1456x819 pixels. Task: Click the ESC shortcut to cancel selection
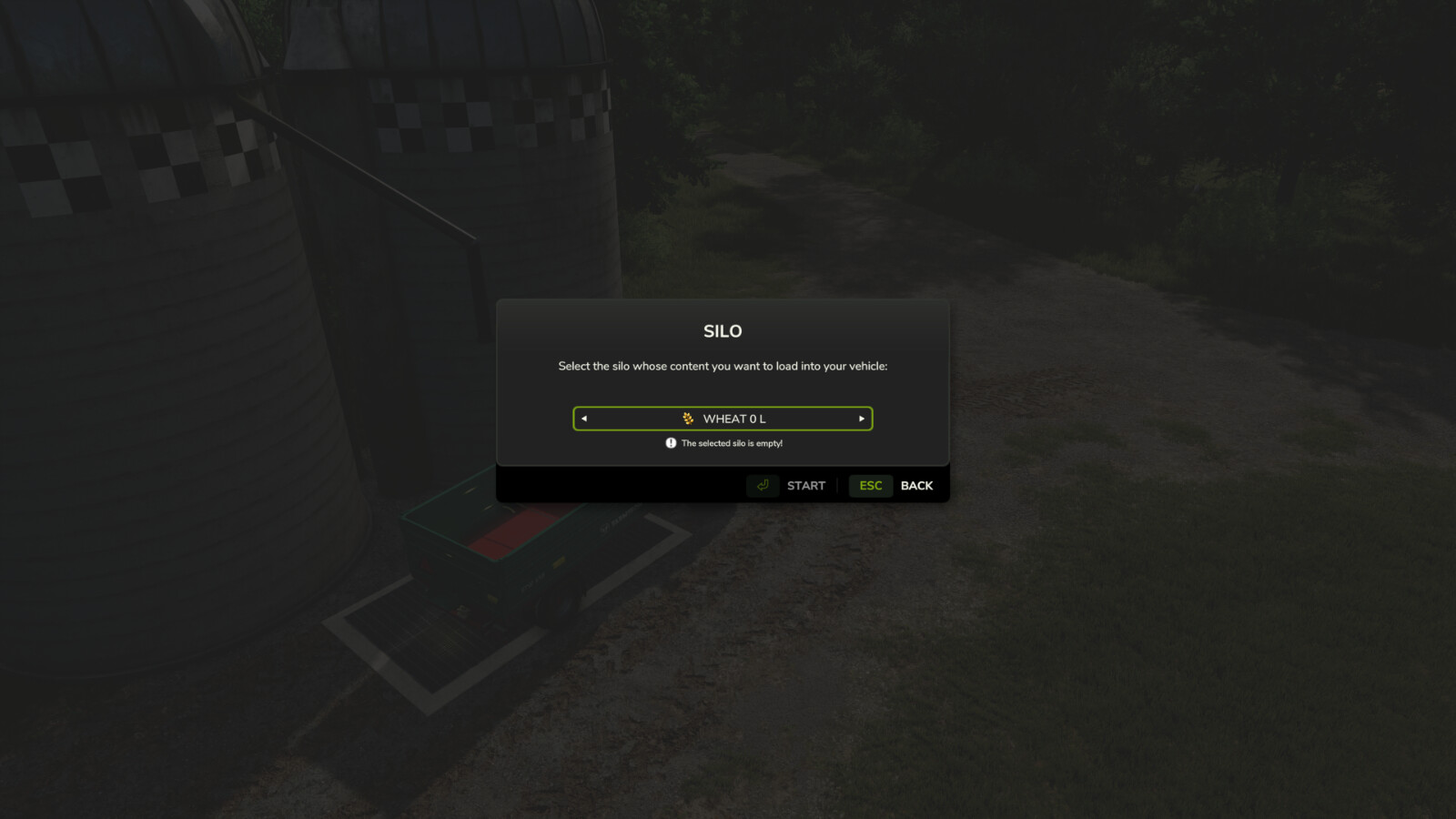click(x=870, y=485)
